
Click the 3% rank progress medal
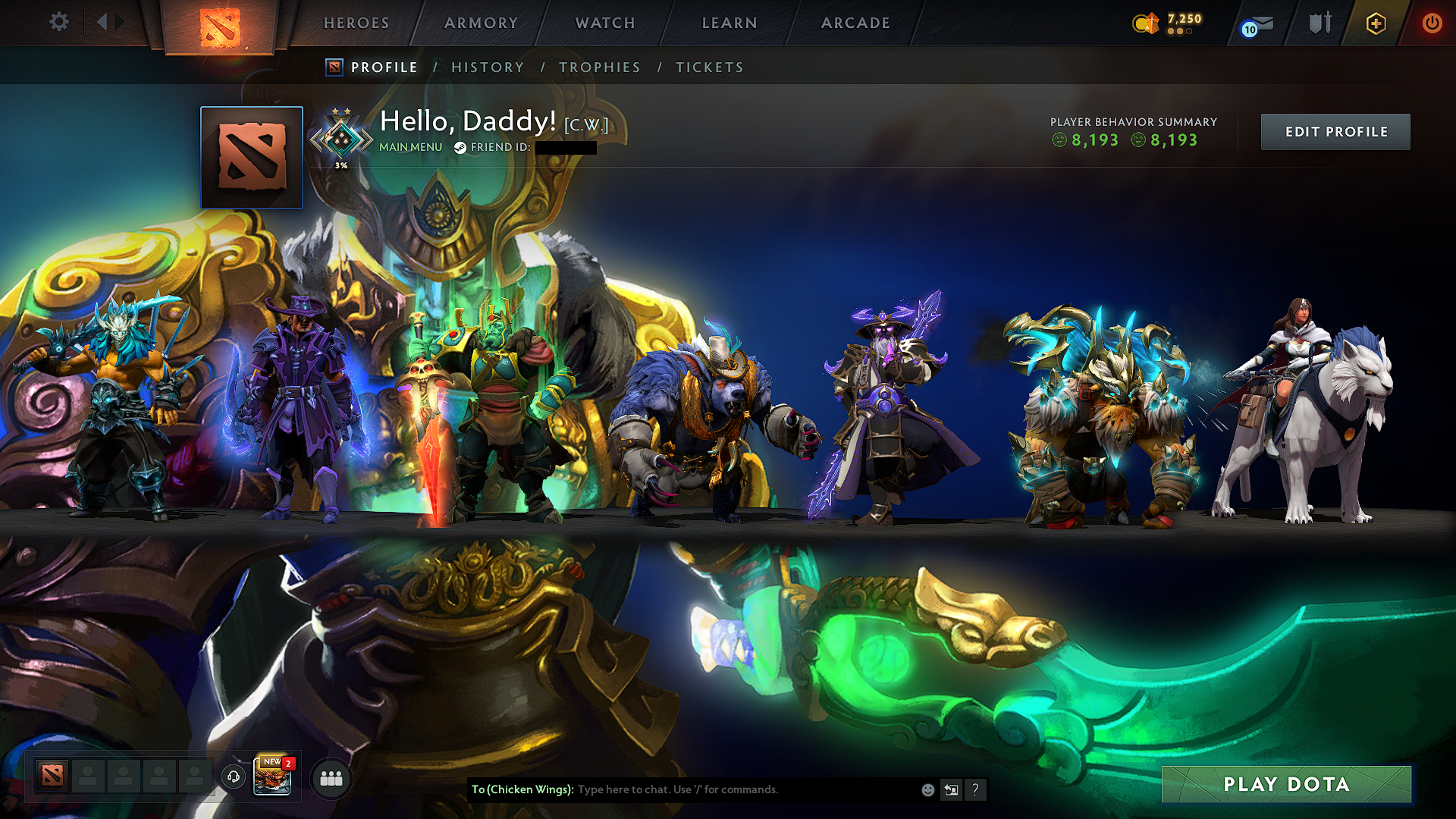(341, 136)
